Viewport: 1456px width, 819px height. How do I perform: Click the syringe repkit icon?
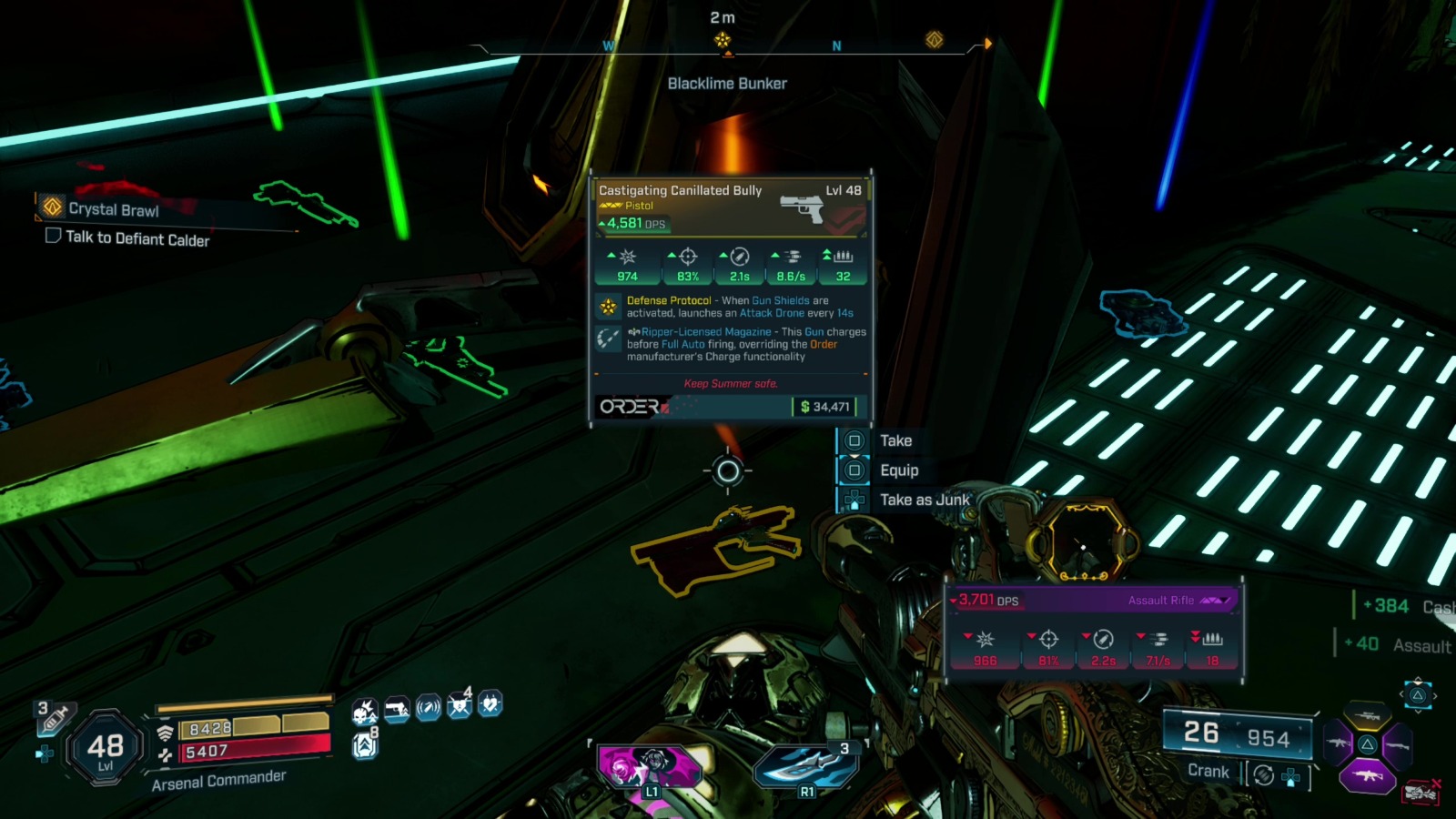53,719
